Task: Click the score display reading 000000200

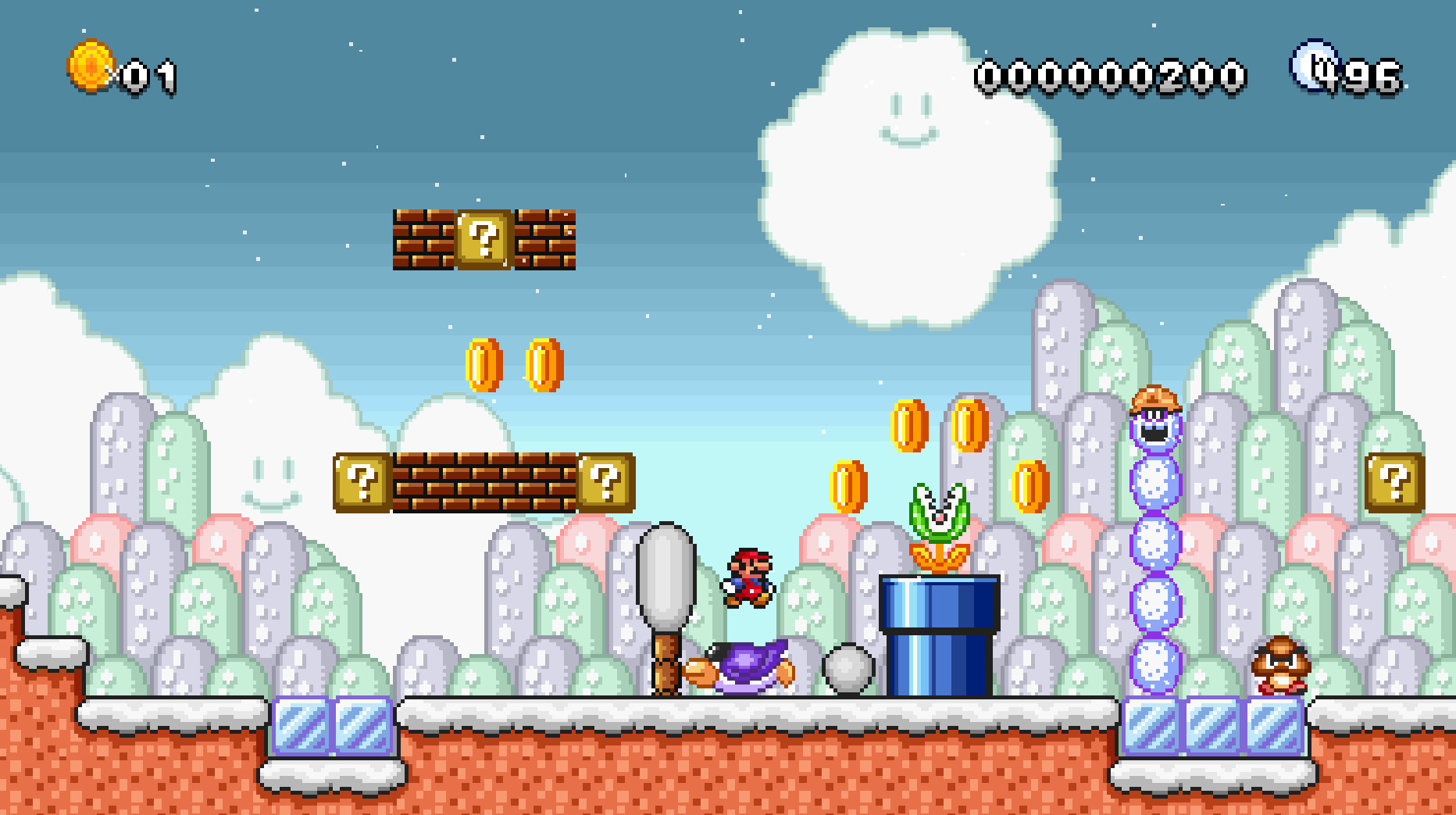Action: tap(1109, 73)
